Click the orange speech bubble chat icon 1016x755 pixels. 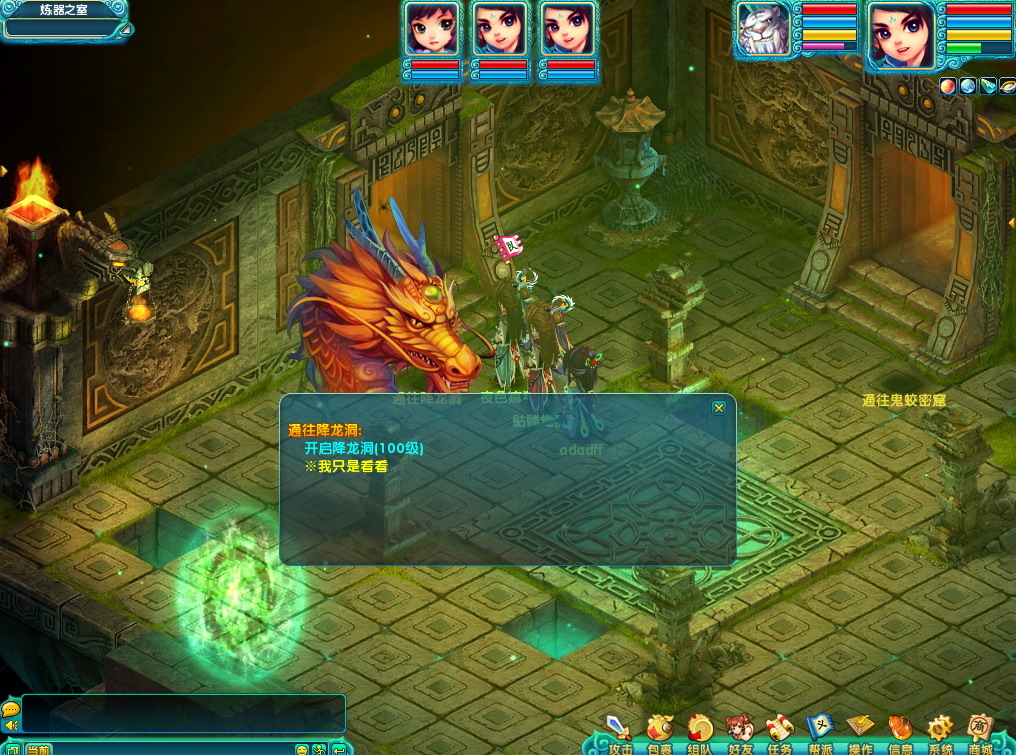click(11, 708)
